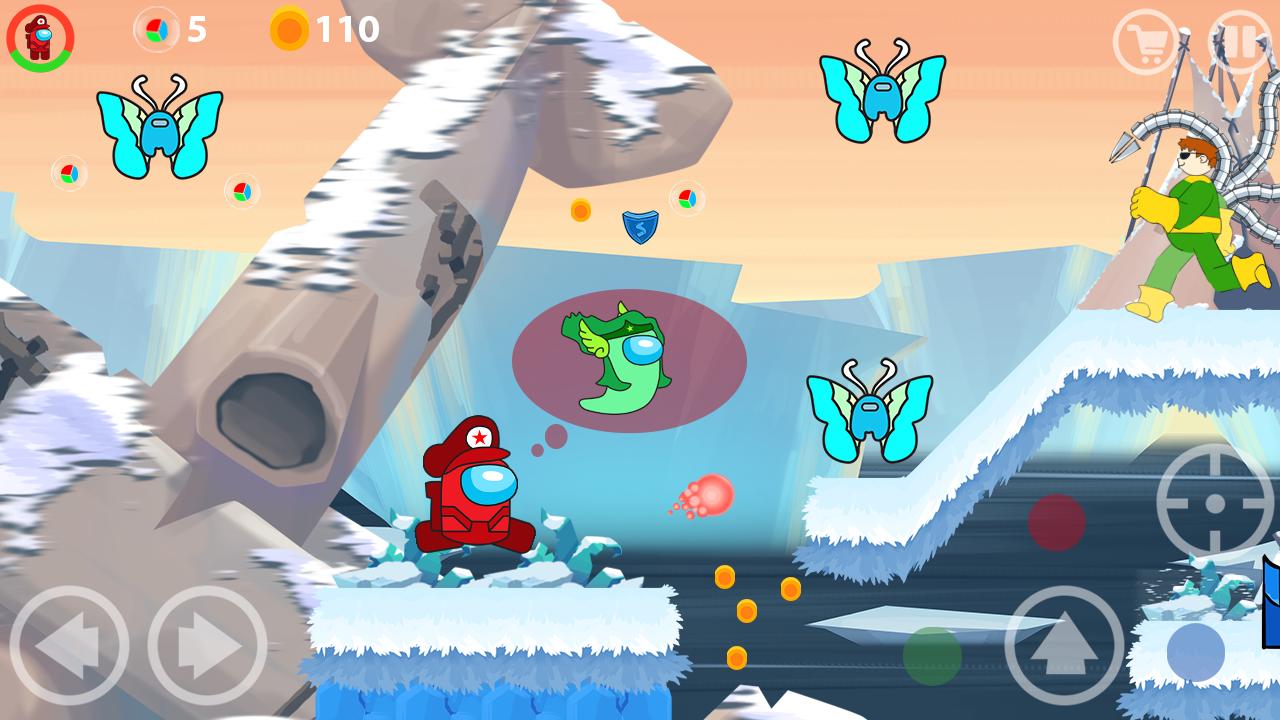Open the in-game shop cart

point(1148,42)
